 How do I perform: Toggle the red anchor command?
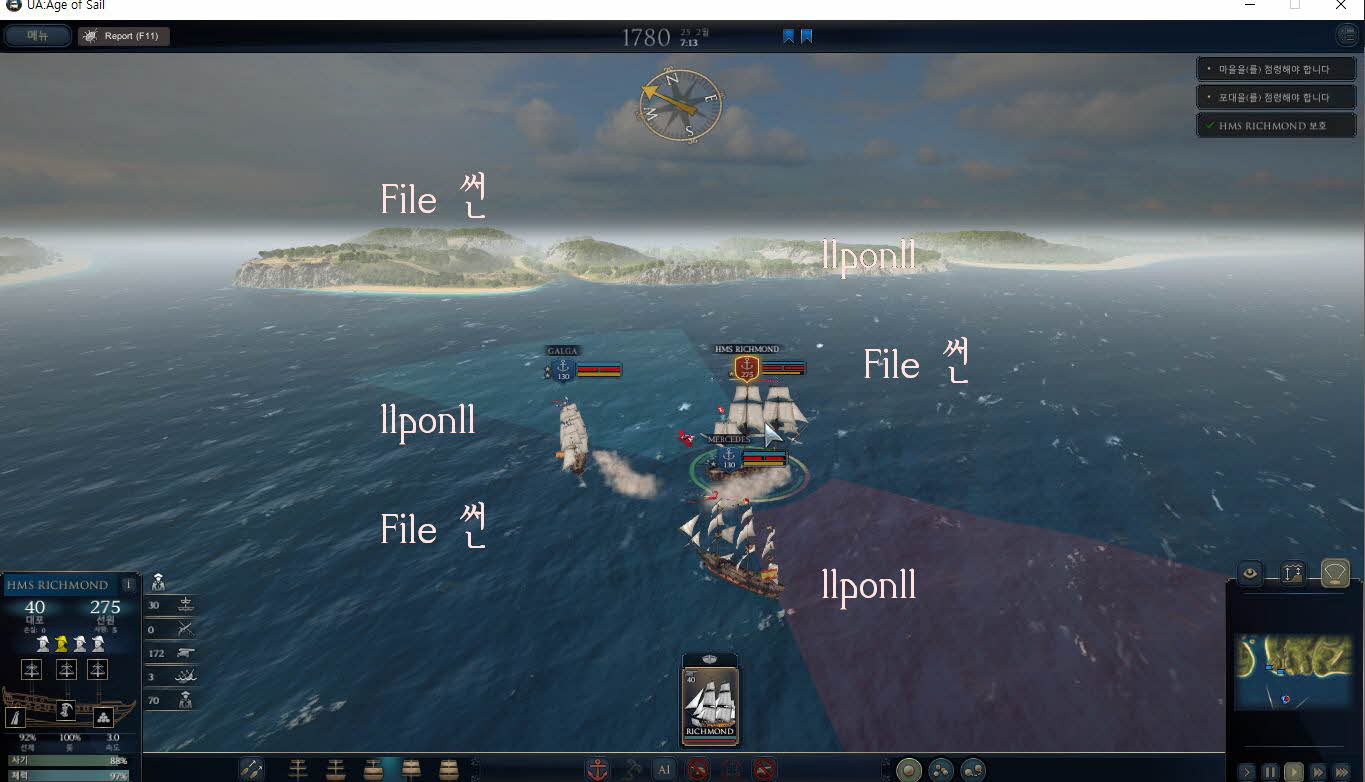[597, 769]
